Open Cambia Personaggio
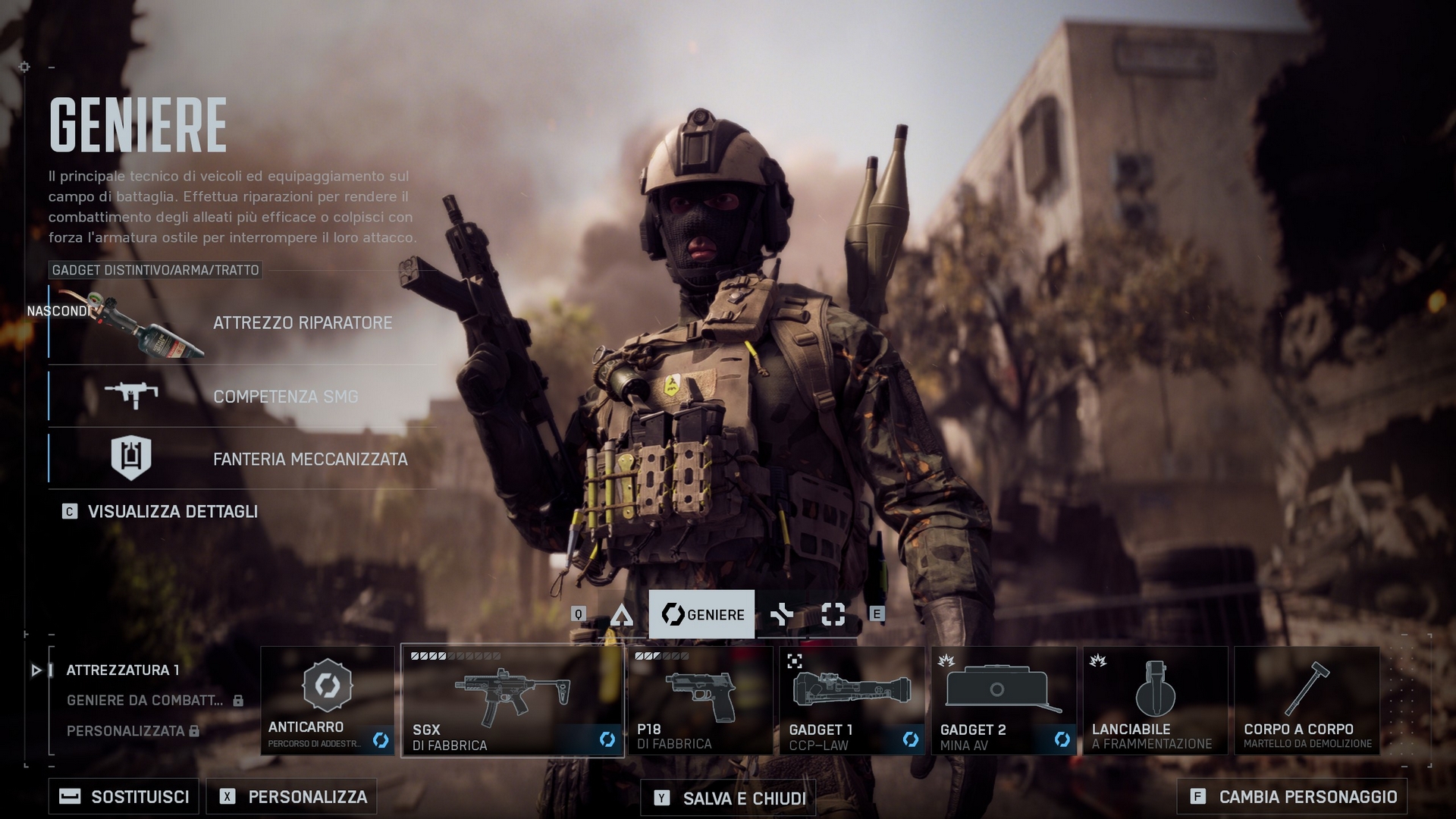 [1292, 797]
